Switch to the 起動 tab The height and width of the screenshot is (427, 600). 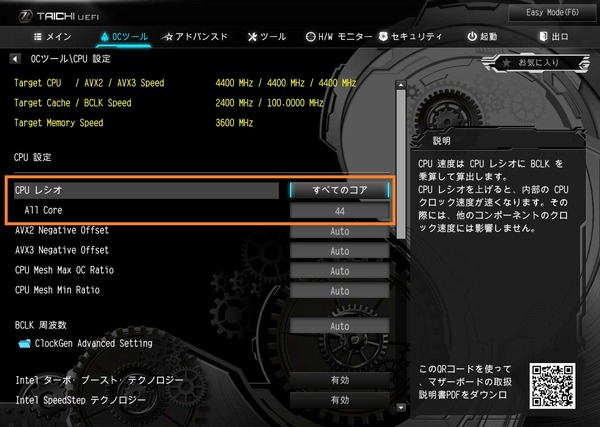(x=482, y=37)
